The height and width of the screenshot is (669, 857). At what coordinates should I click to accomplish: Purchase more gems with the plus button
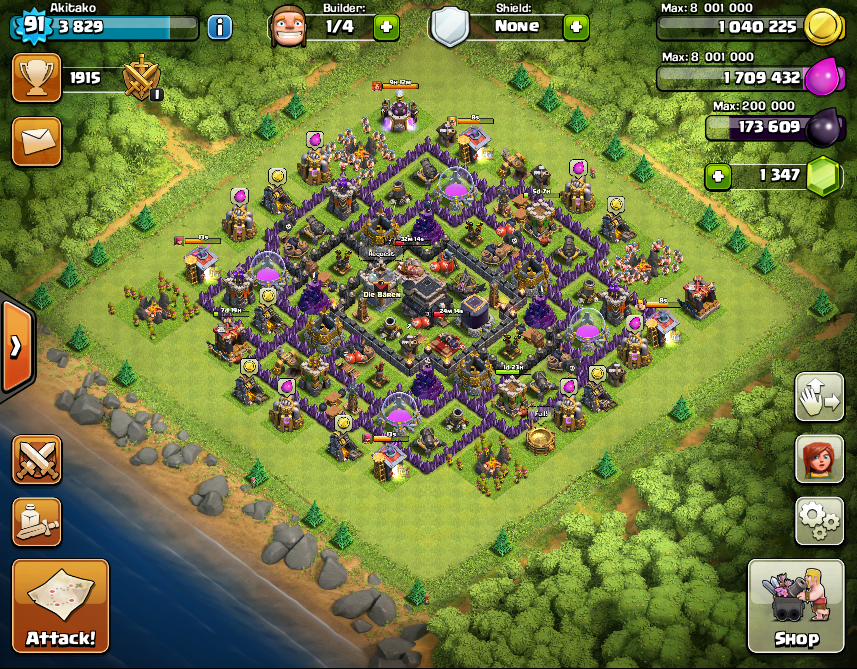pos(717,177)
